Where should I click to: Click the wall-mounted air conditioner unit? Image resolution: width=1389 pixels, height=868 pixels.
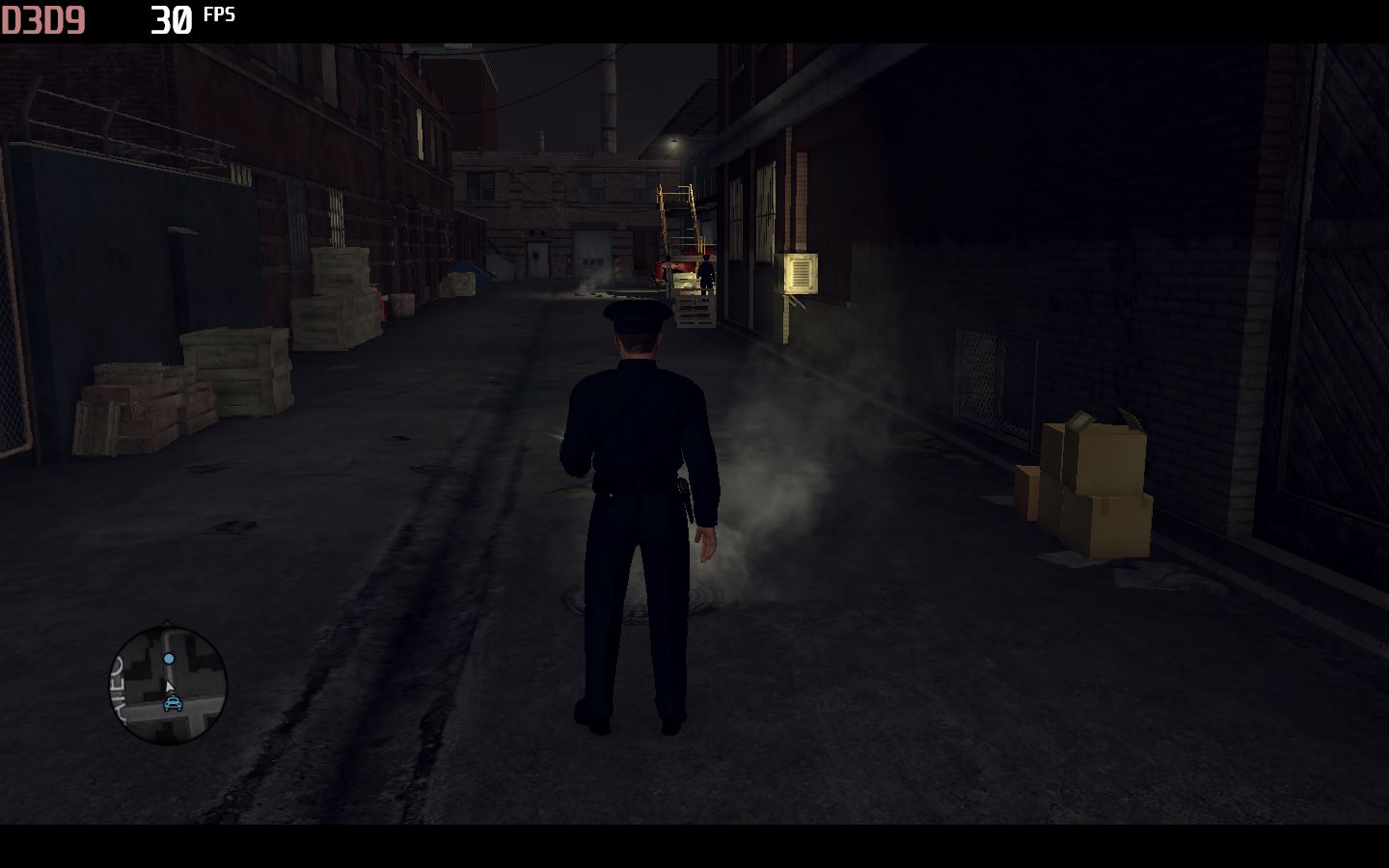click(x=803, y=275)
